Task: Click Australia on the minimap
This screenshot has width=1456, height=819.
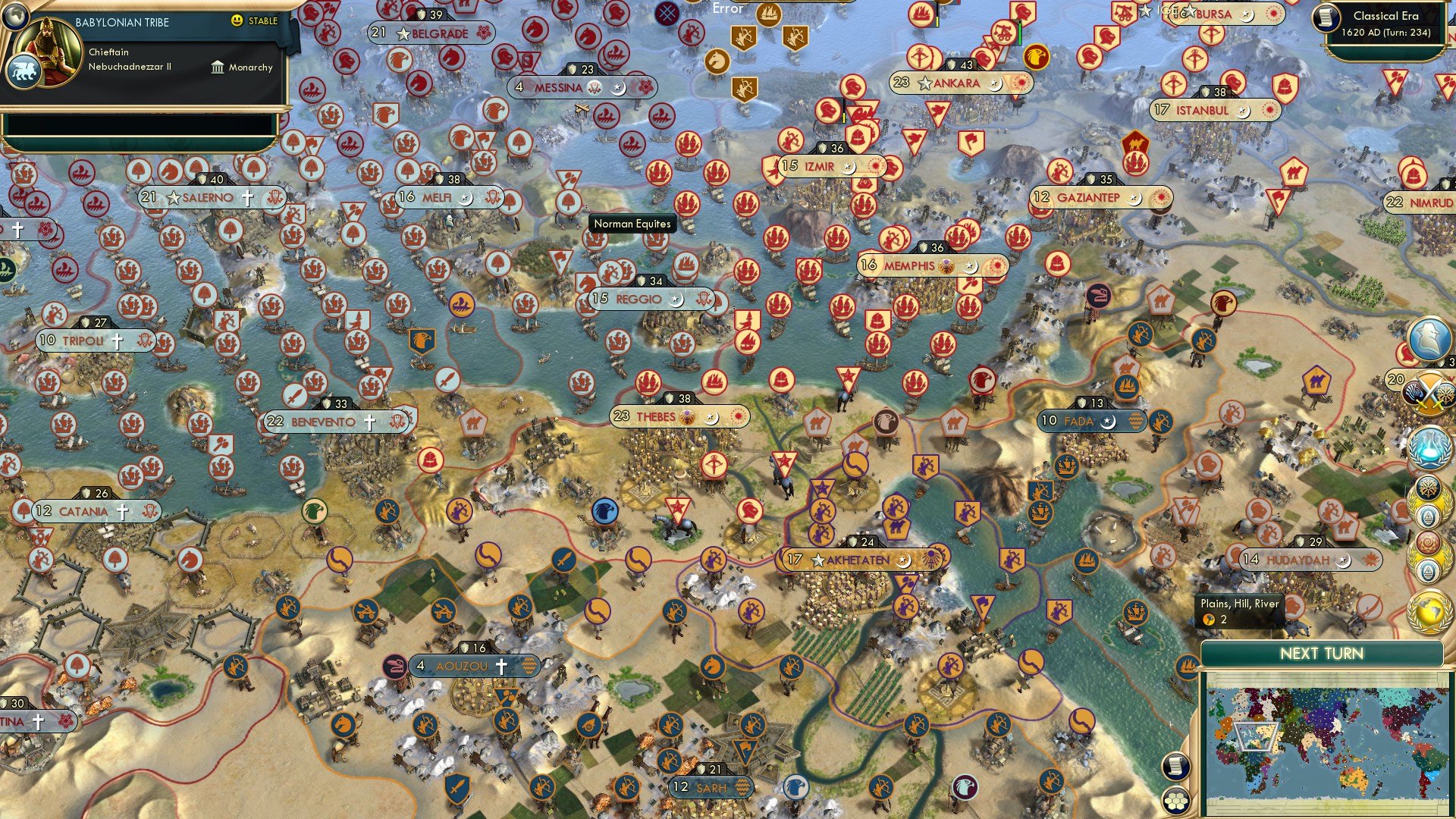Action: pos(1351,779)
